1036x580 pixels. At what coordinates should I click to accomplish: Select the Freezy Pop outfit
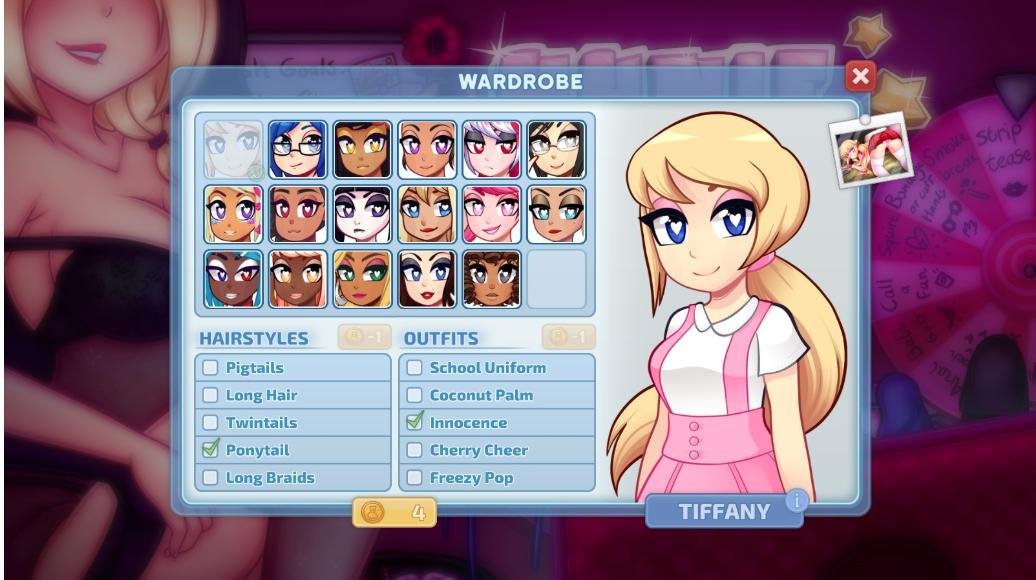[415, 478]
